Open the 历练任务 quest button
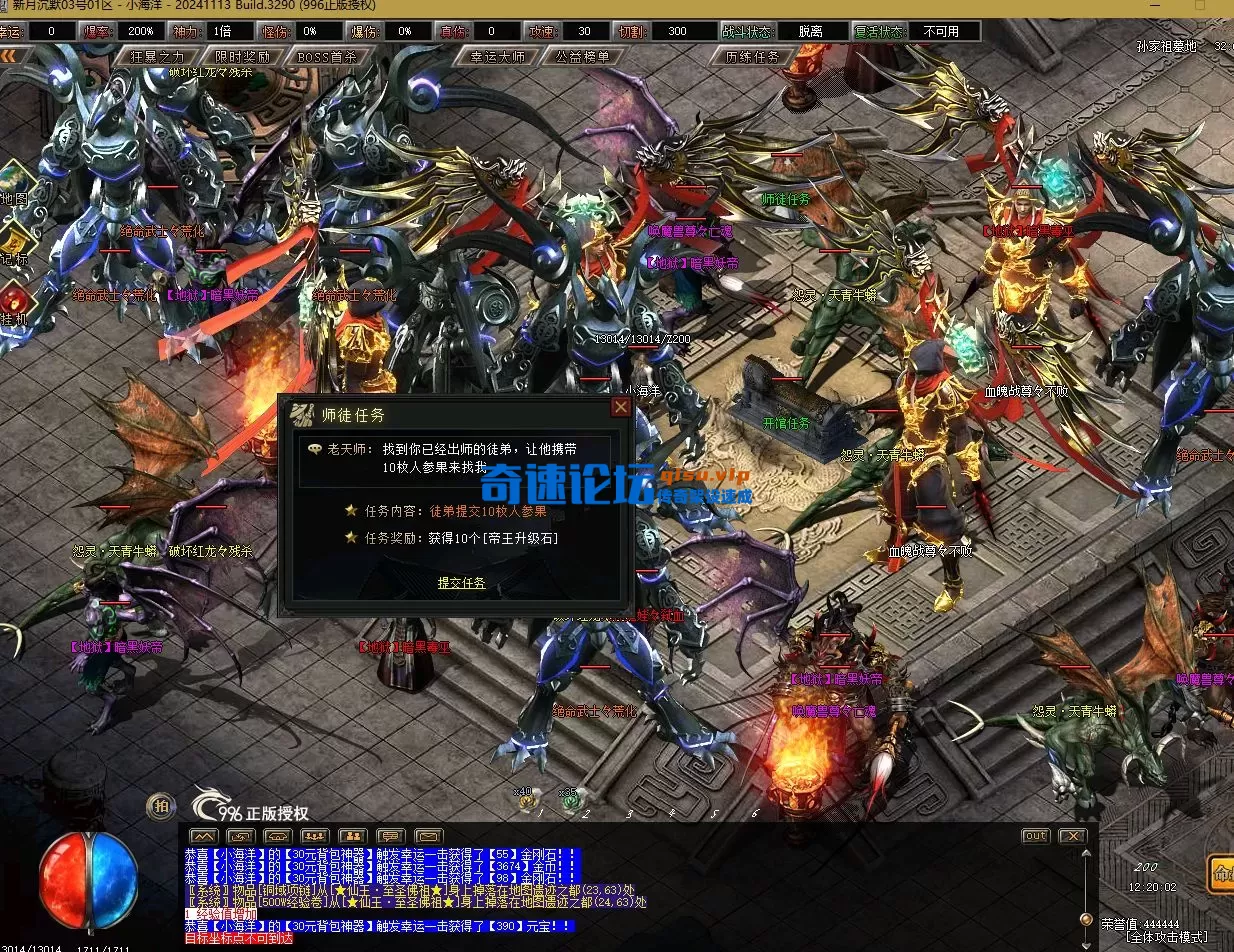Screen dimensions: 1234x952 point(752,57)
